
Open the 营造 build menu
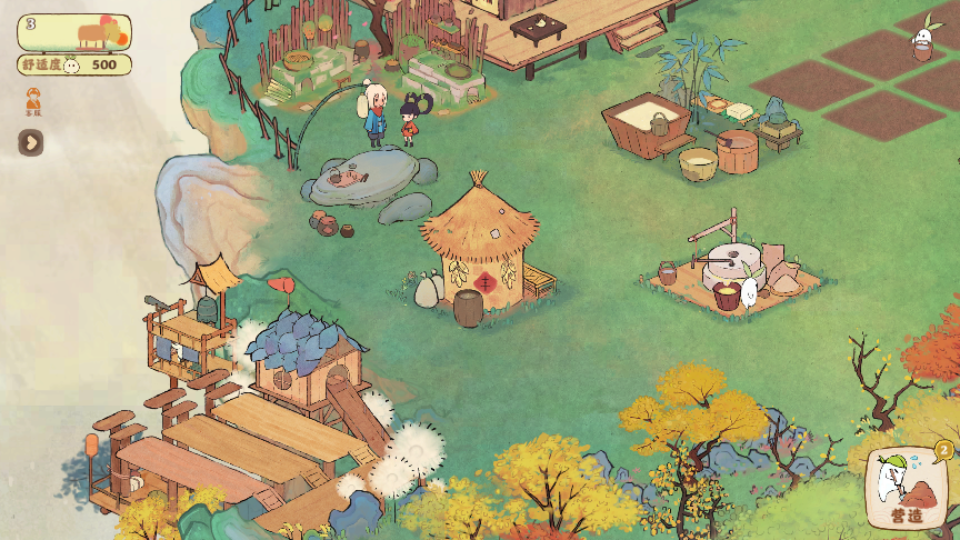(x=908, y=490)
